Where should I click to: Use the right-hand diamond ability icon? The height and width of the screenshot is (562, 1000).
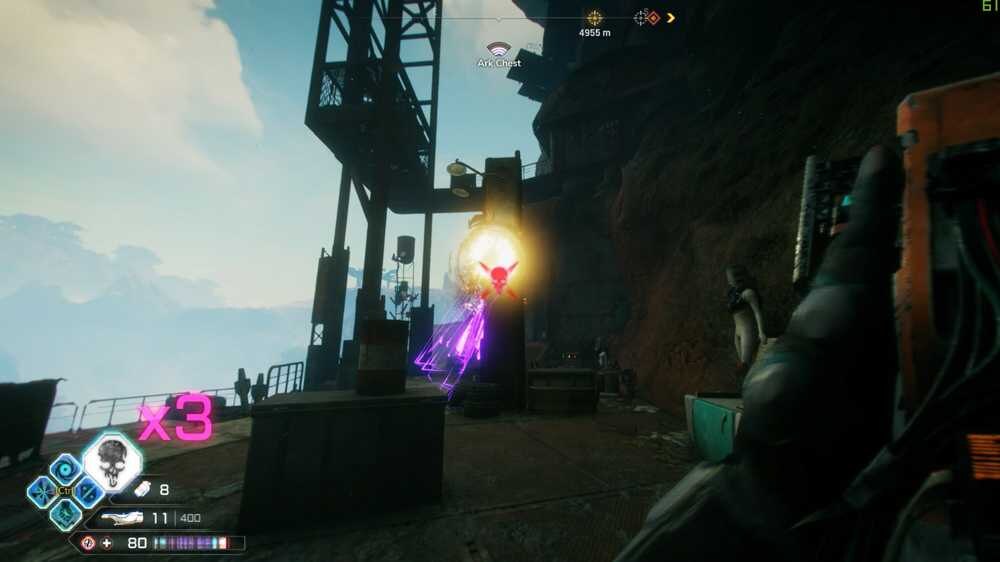(90, 492)
